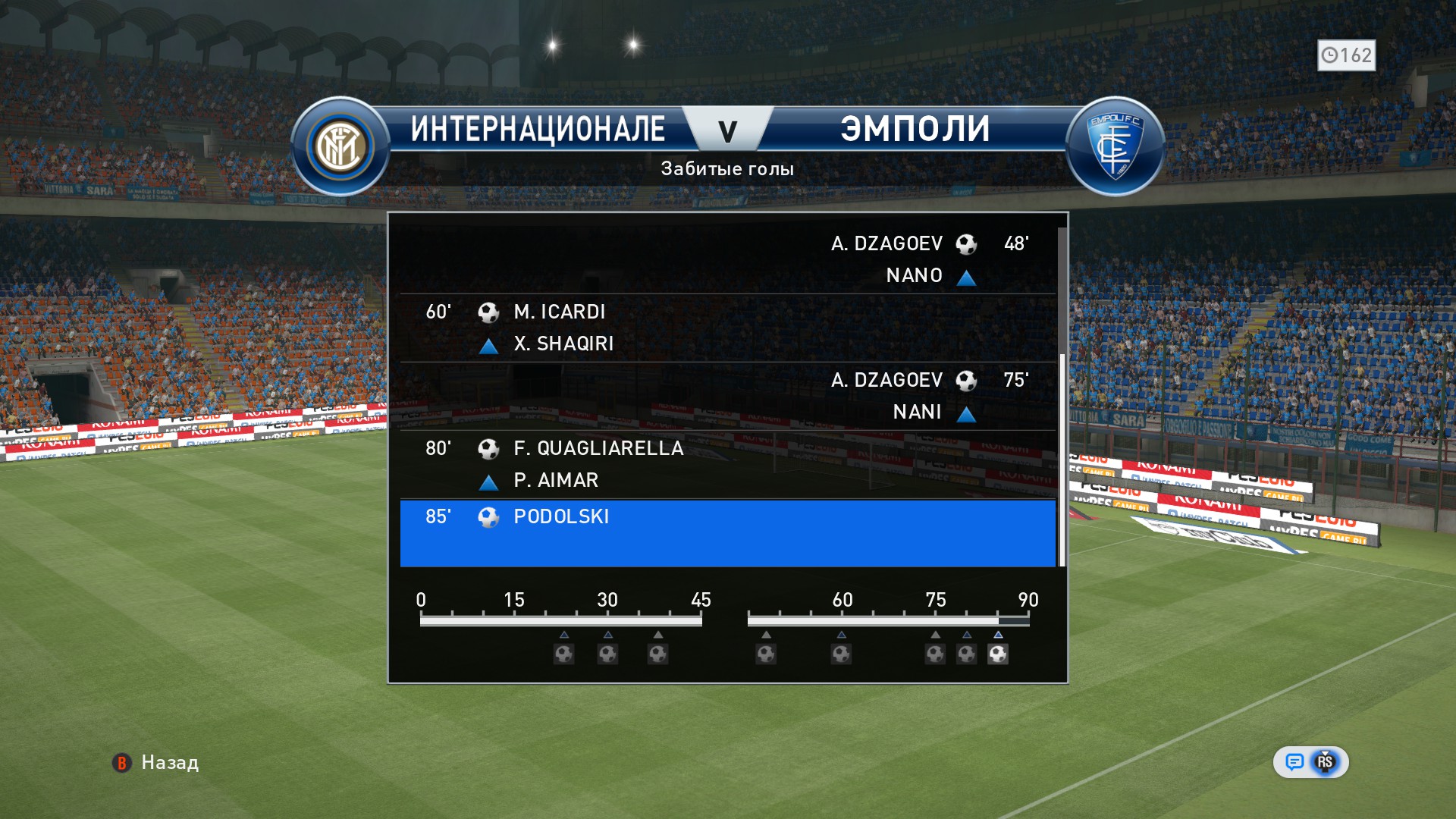Screen dimensions: 1456x819
Task: Open the chat bubble icon
Action: point(1294,762)
